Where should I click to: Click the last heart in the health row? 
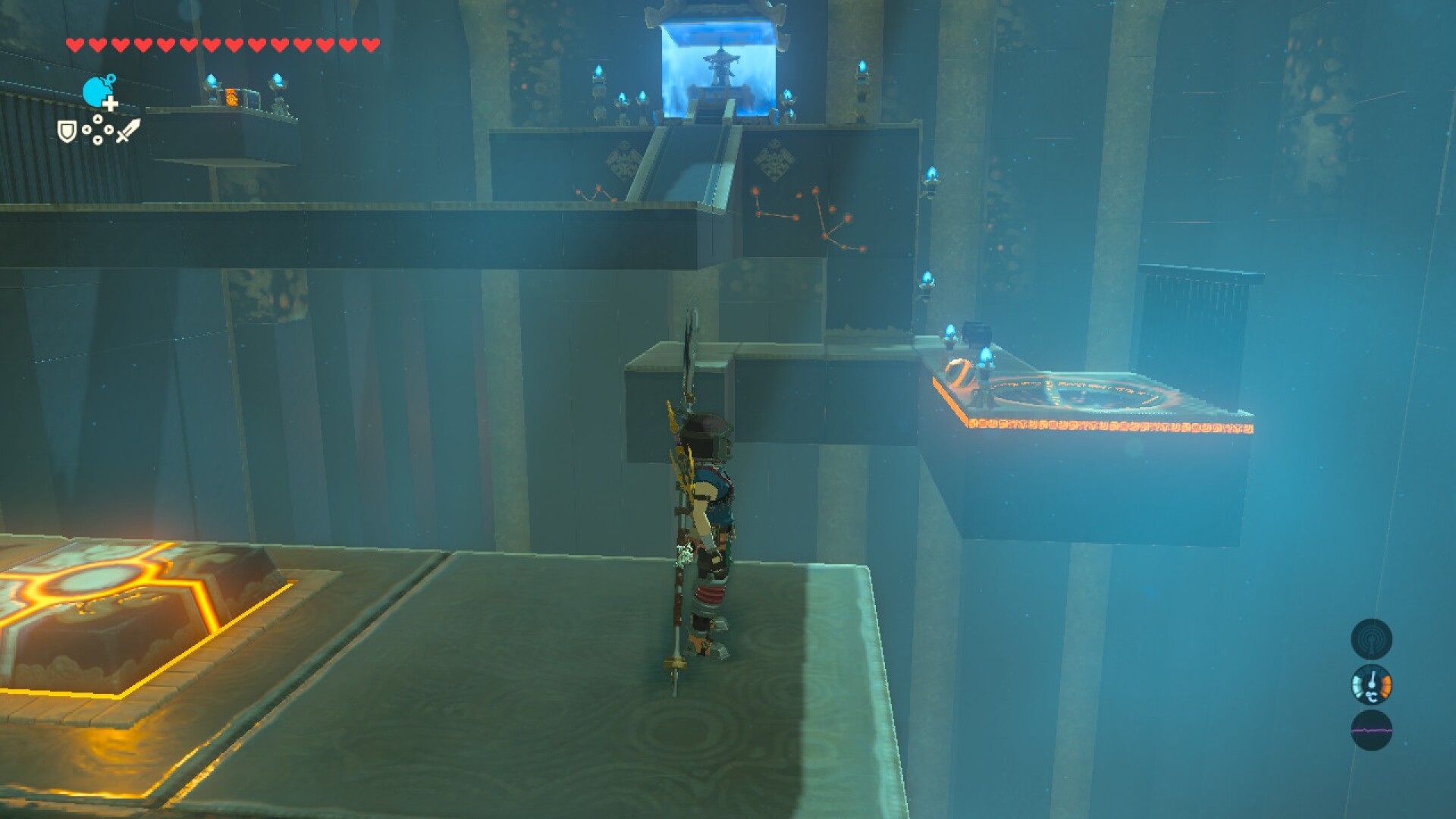[369, 44]
